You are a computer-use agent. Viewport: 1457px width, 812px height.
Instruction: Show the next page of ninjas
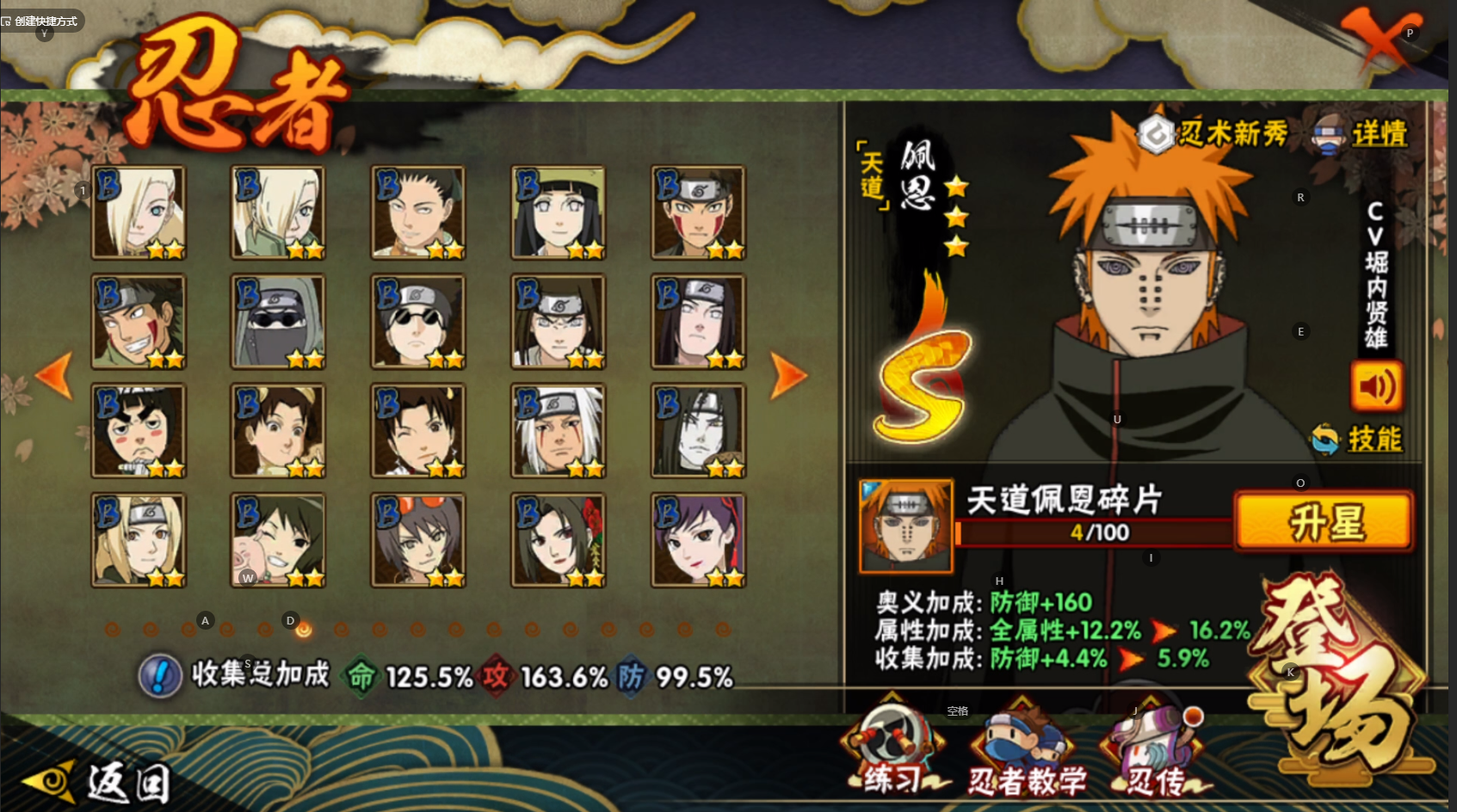pos(787,376)
